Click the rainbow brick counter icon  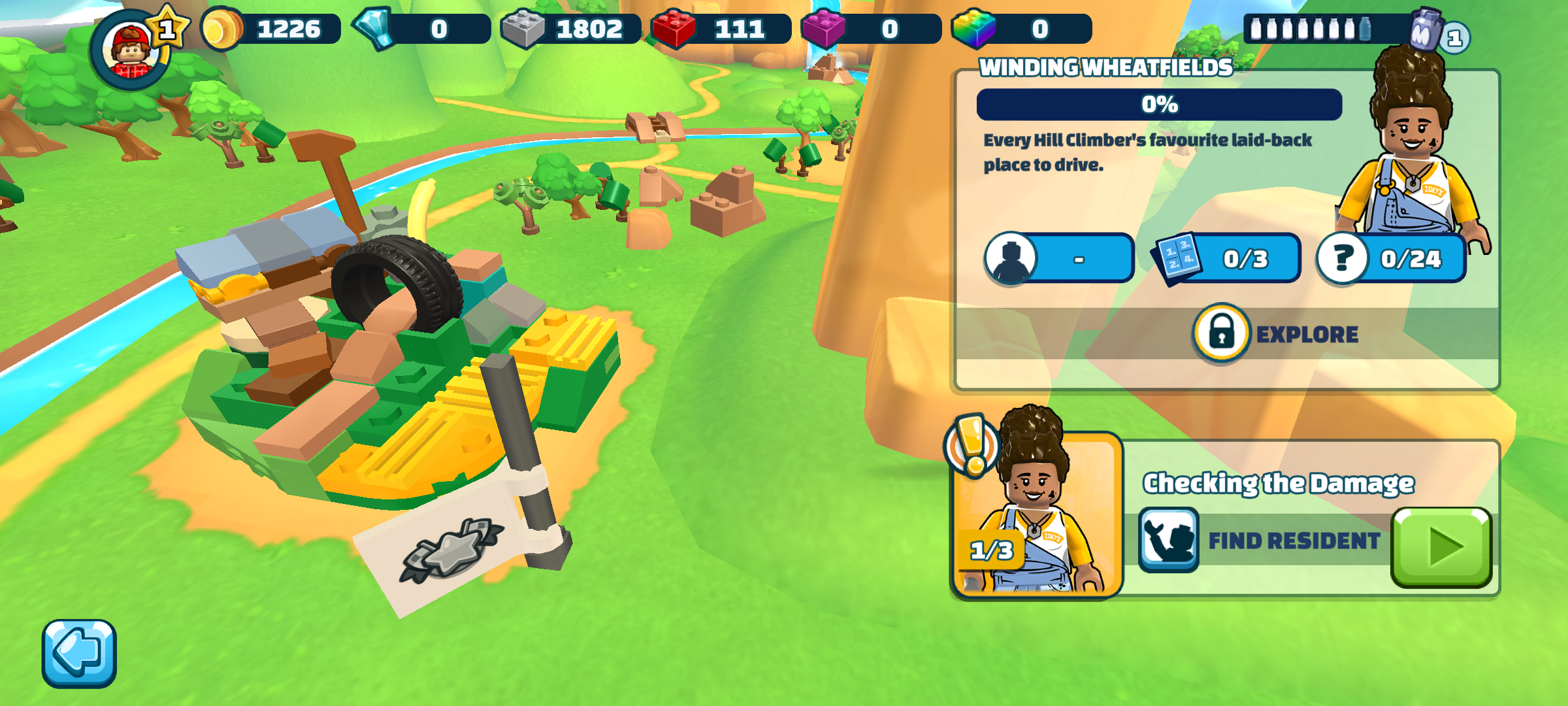coord(974,29)
